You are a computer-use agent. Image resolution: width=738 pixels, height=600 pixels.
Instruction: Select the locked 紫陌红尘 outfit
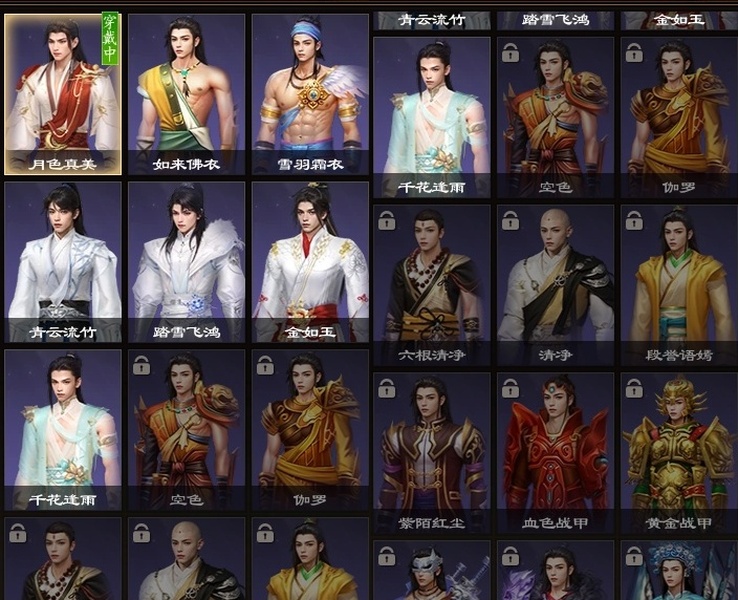(x=431, y=454)
